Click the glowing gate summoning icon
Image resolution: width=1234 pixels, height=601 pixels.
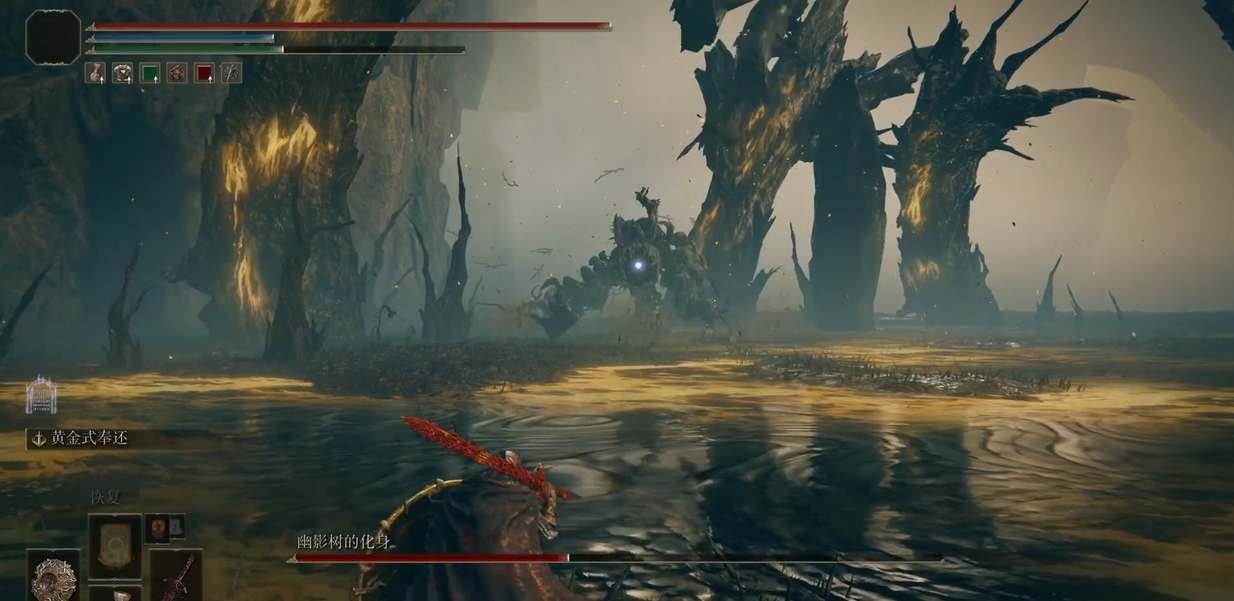[x=41, y=394]
